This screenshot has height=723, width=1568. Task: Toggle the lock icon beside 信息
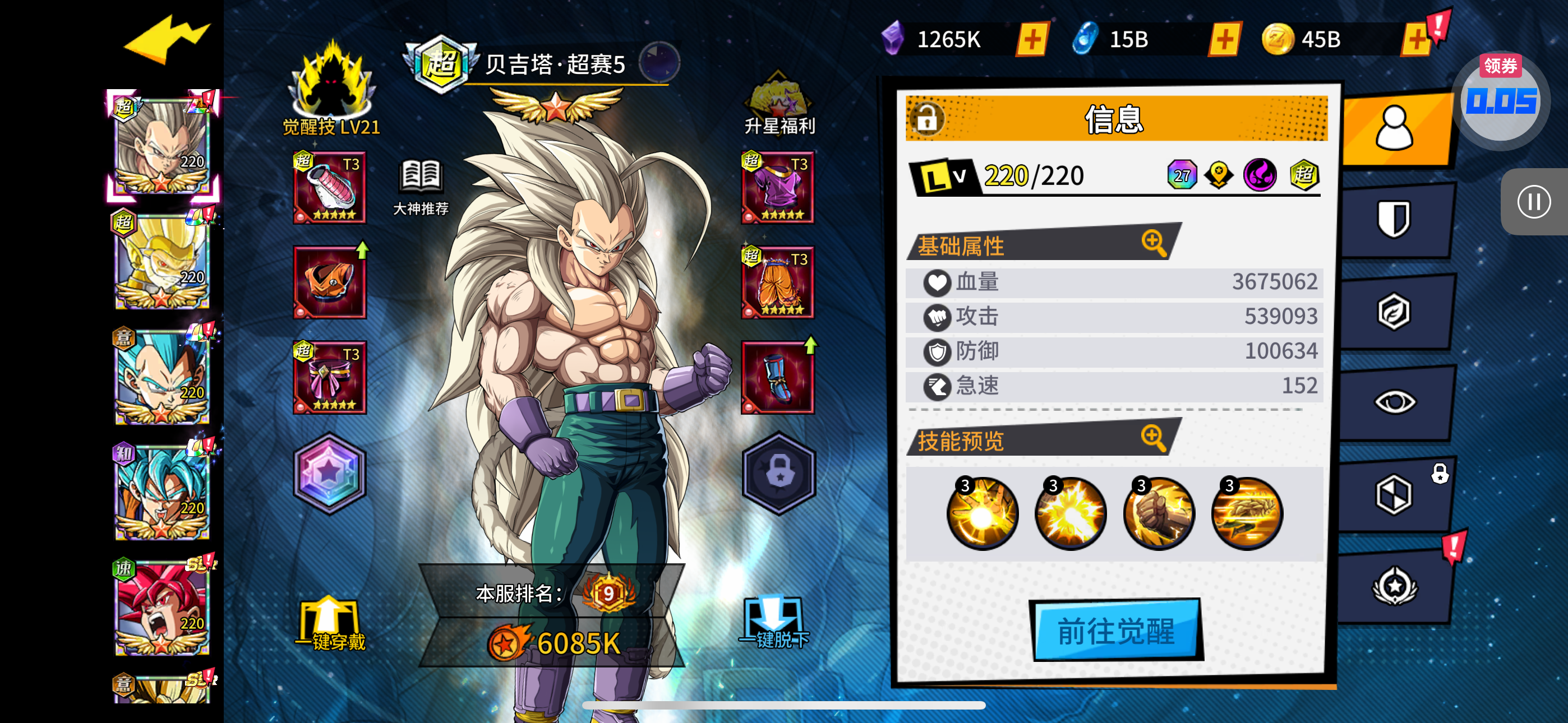[927, 118]
